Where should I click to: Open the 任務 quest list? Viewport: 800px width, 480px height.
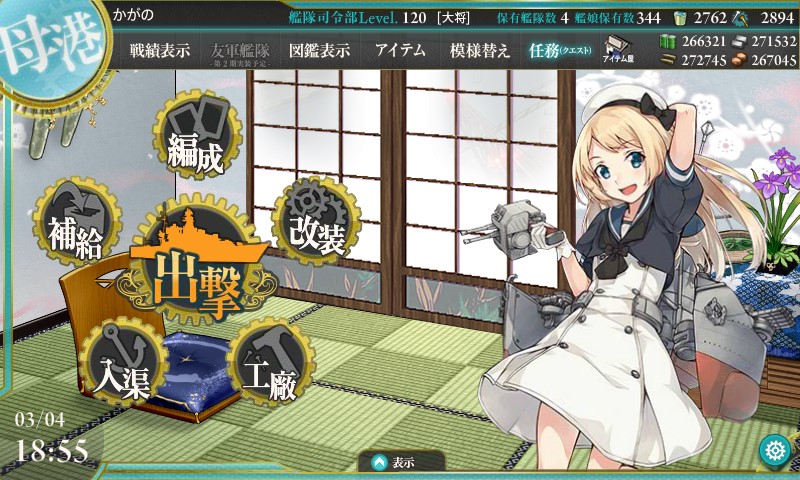(560, 51)
